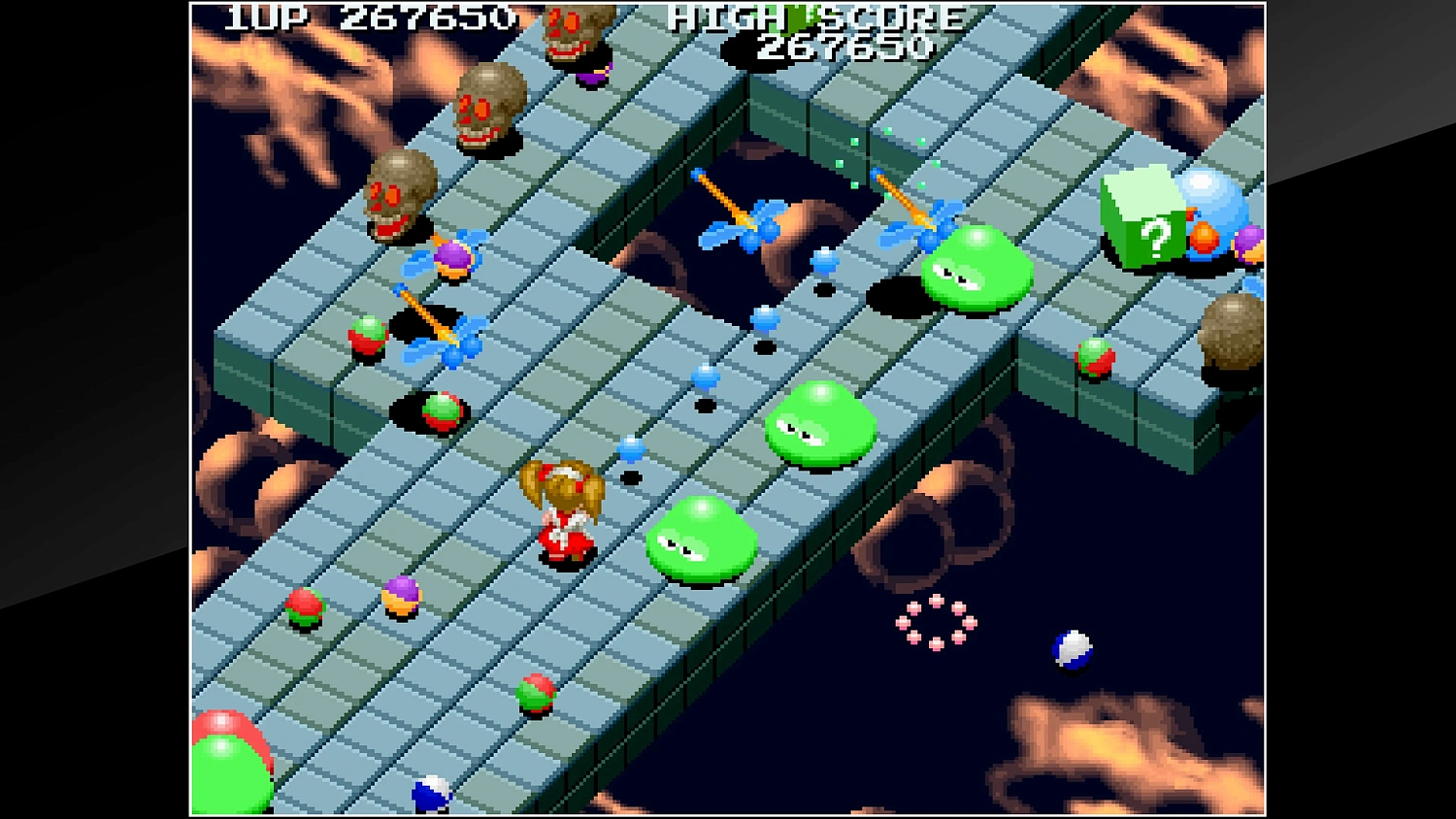Click the blue bubble projectile near the player
The height and width of the screenshot is (819, 1456).
pyautogui.click(x=632, y=449)
